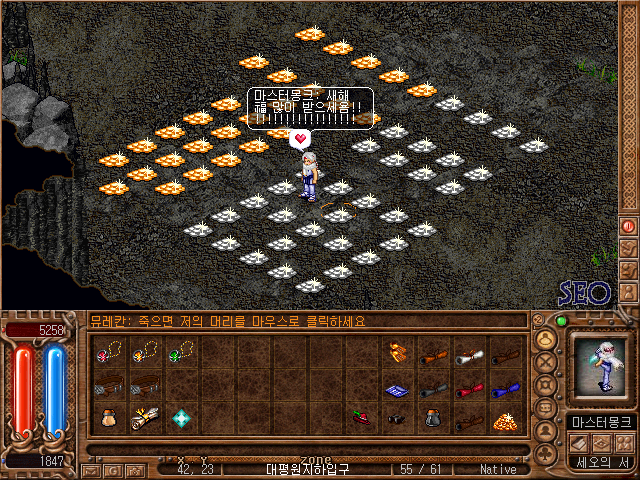The image size is (640, 480).
Task: Click the red power icon button
Action: 629,227
